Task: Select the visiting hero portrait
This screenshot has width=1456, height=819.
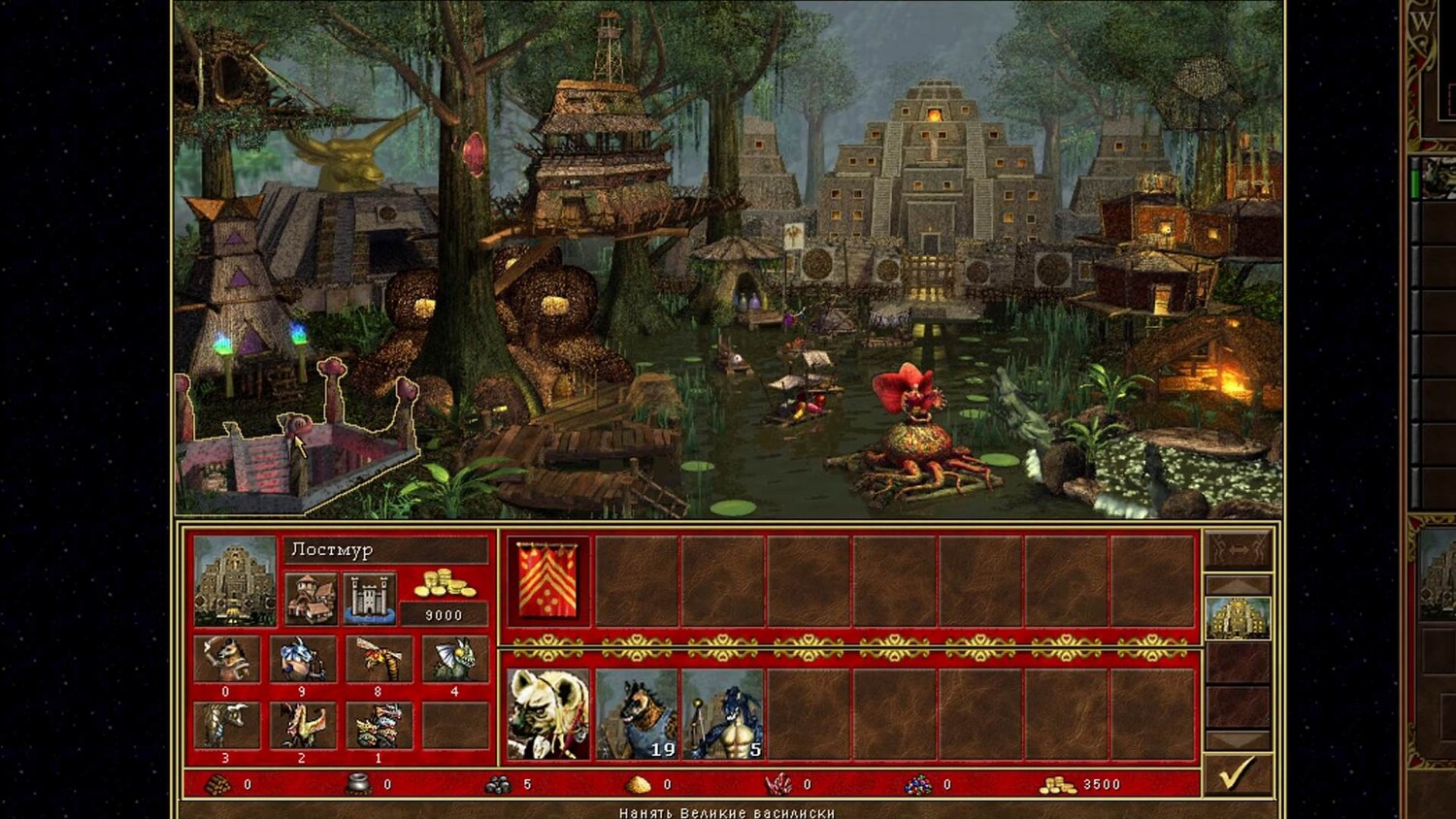Action: 548,714
